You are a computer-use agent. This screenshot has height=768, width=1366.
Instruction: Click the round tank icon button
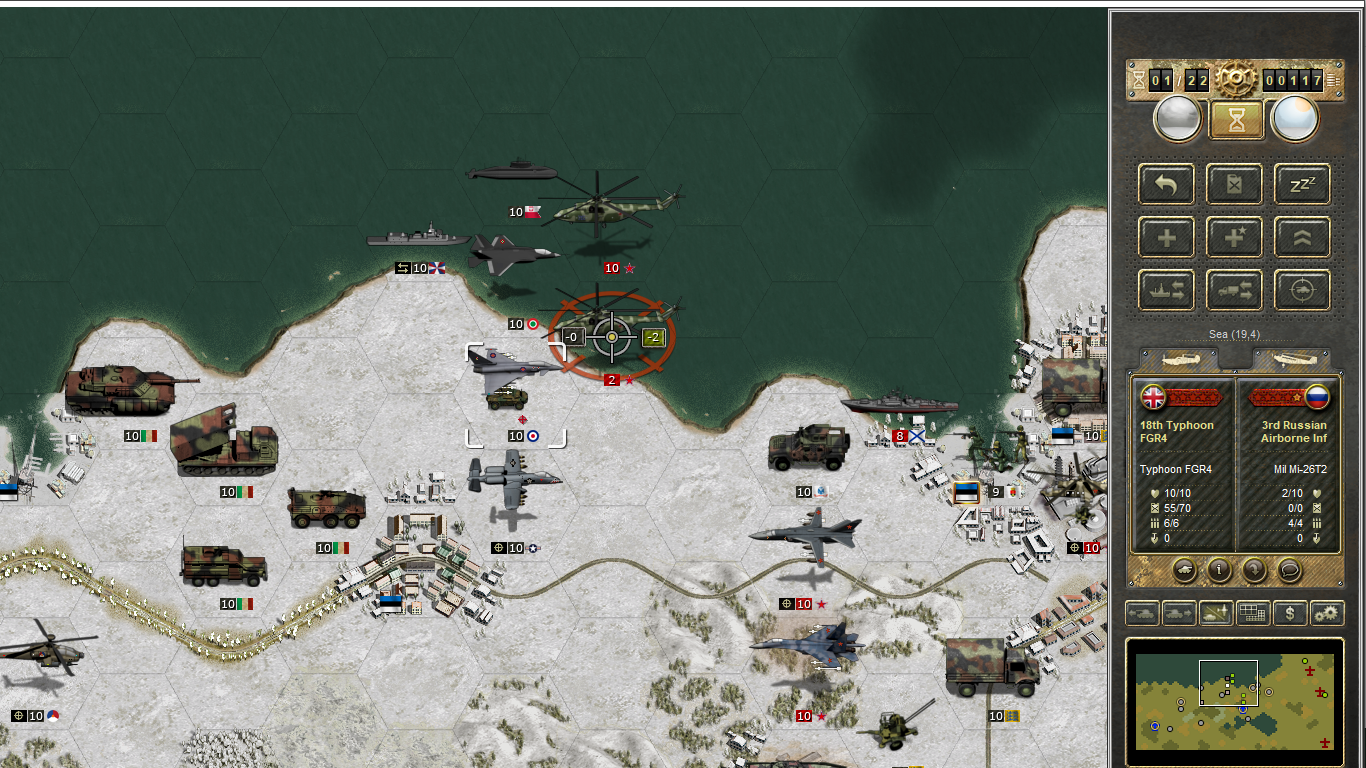pos(1184,570)
